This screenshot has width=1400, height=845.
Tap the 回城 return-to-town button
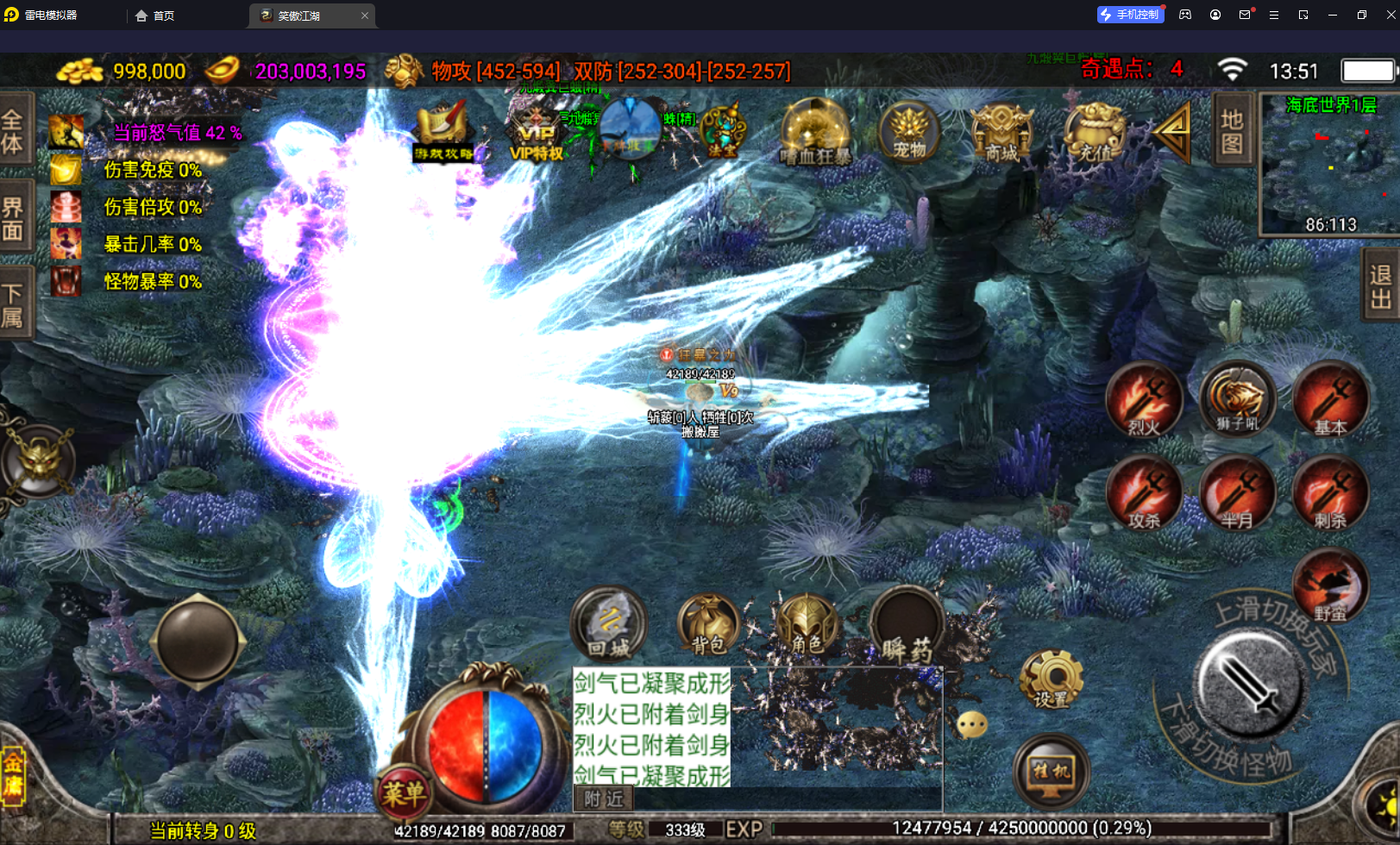[x=609, y=624]
